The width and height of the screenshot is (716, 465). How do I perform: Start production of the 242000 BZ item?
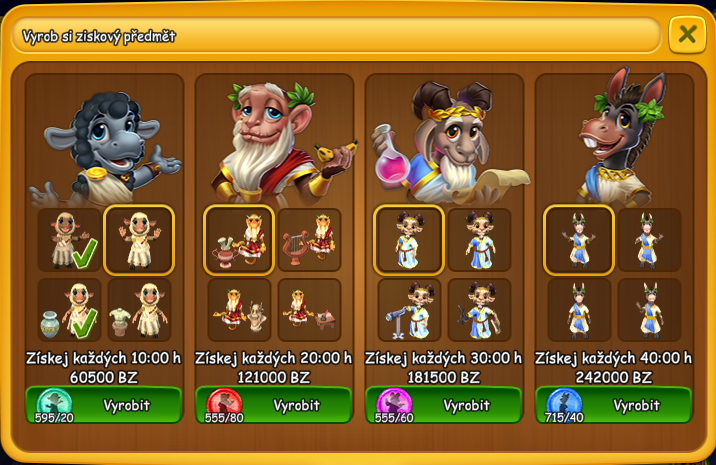pos(614,405)
